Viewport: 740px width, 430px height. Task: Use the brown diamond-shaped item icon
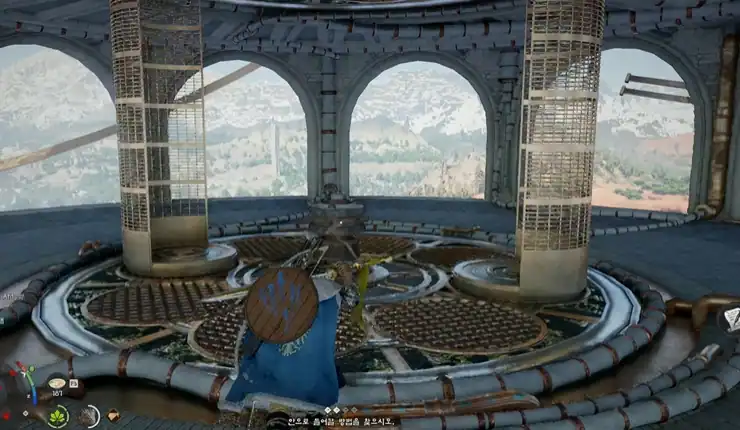[x=113, y=414]
